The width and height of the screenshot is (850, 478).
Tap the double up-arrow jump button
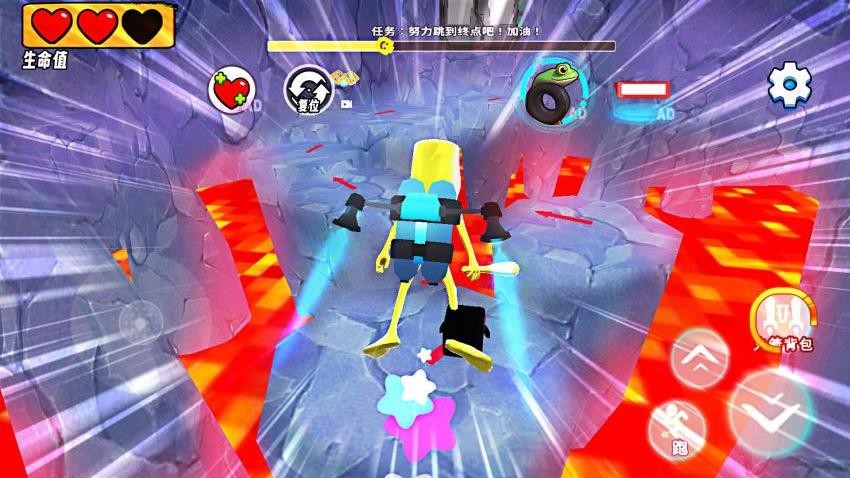pyautogui.click(x=700, y=355)
